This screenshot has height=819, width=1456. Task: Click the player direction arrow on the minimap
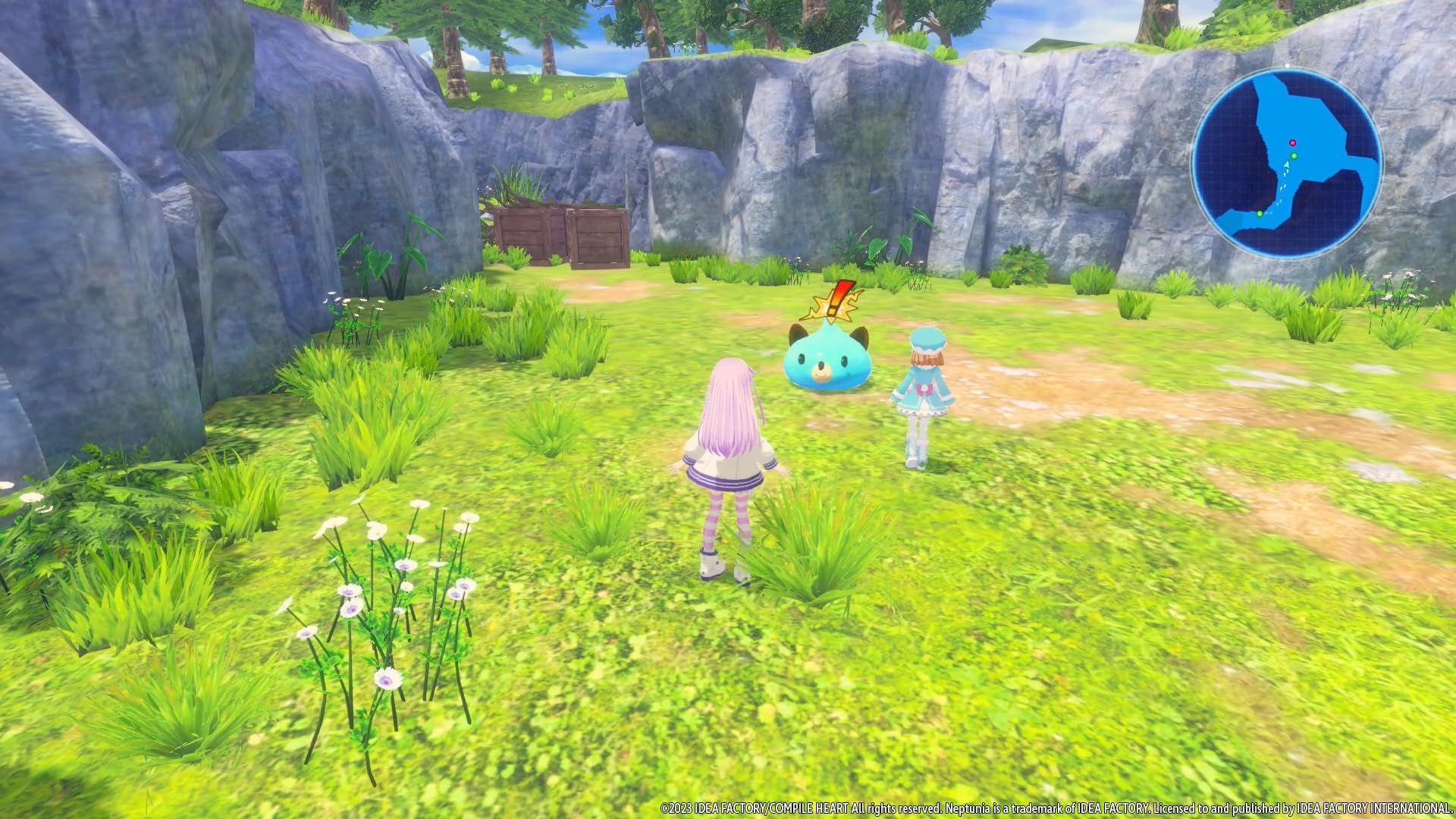[1287, 165]
